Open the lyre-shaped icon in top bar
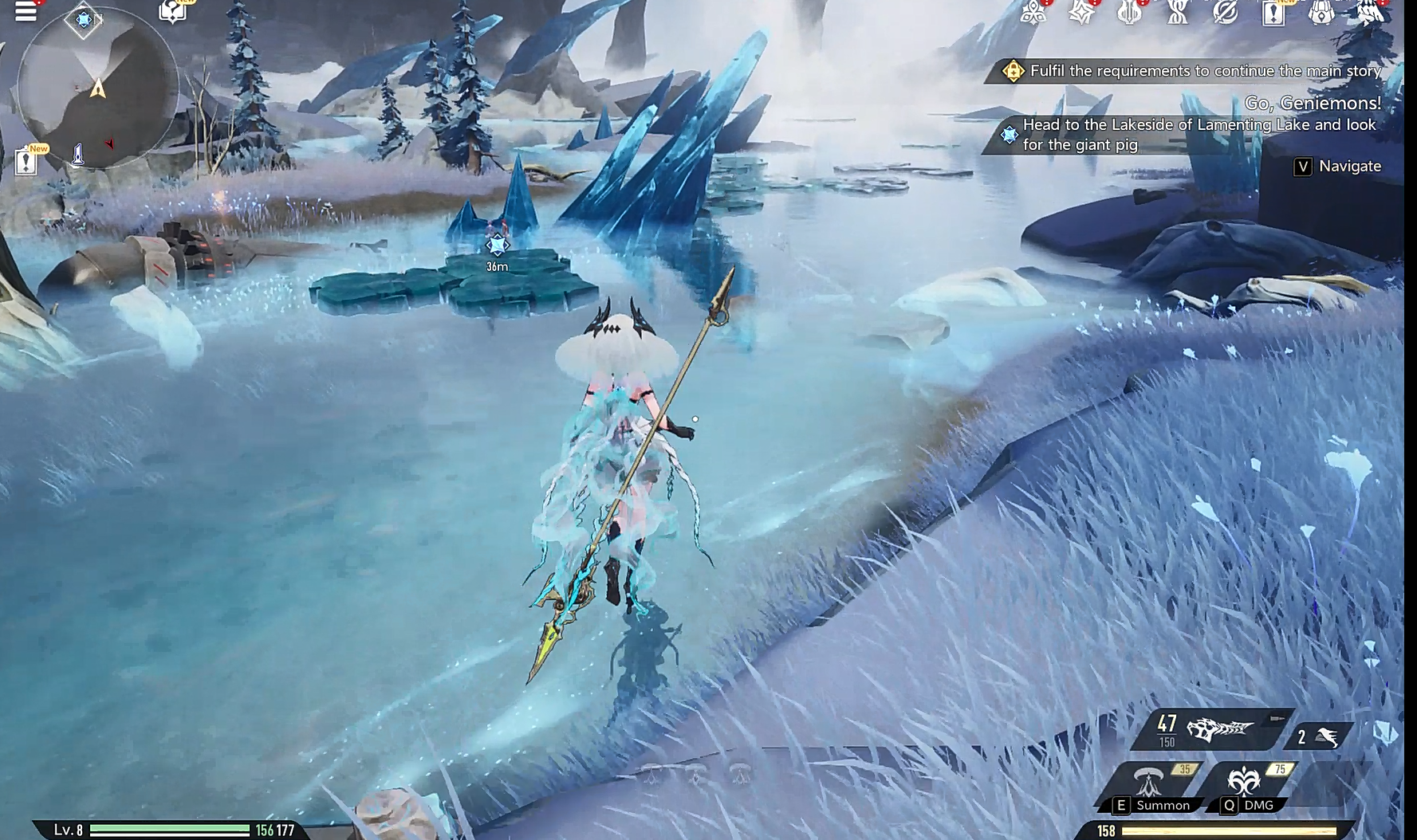Screen dimensions: 1417x840 pyautogui.click(x=1129, y=13)
